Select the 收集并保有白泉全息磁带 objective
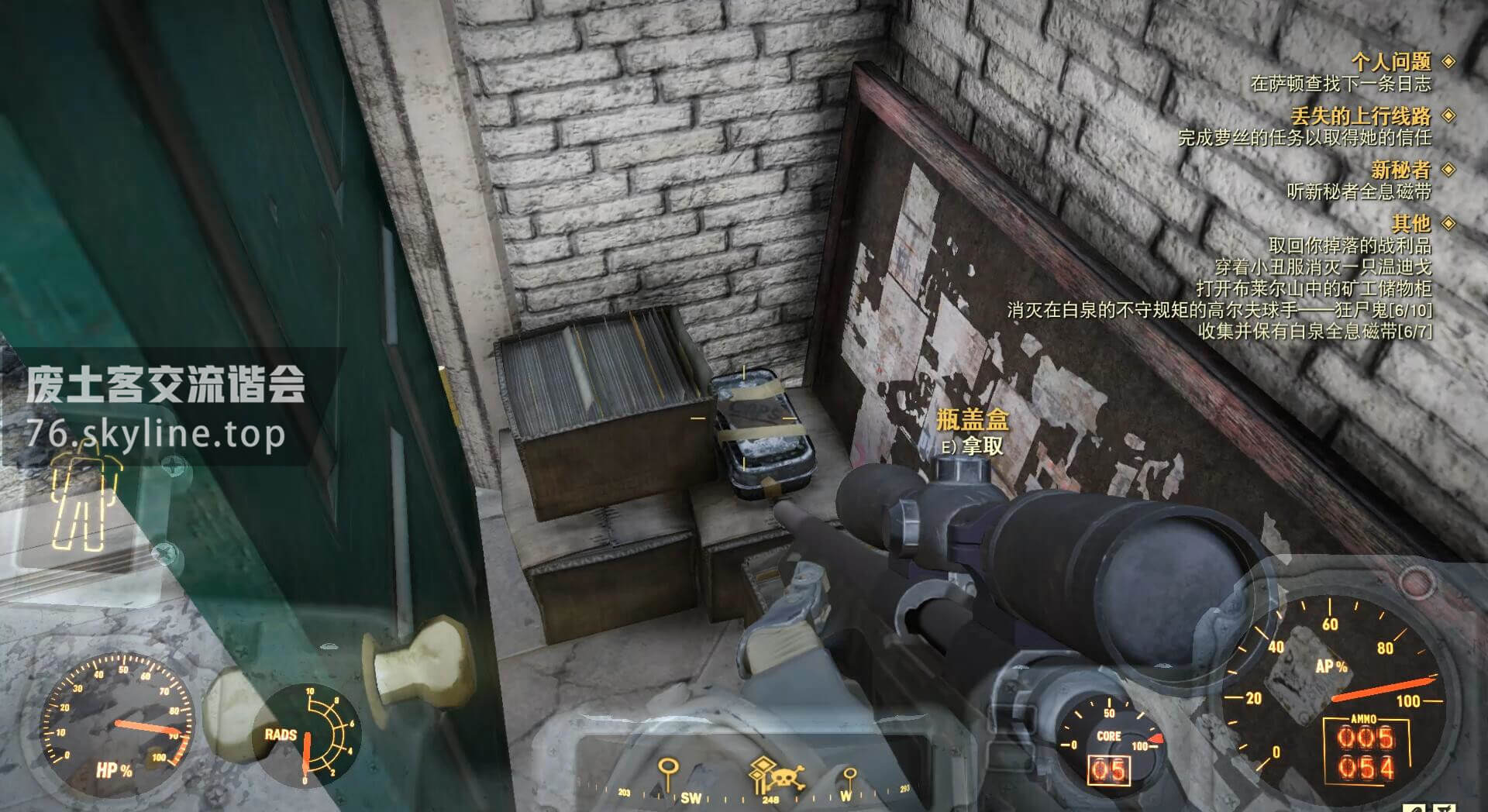The height and width of the screenshot is (812, 1488). [1314, 332]
